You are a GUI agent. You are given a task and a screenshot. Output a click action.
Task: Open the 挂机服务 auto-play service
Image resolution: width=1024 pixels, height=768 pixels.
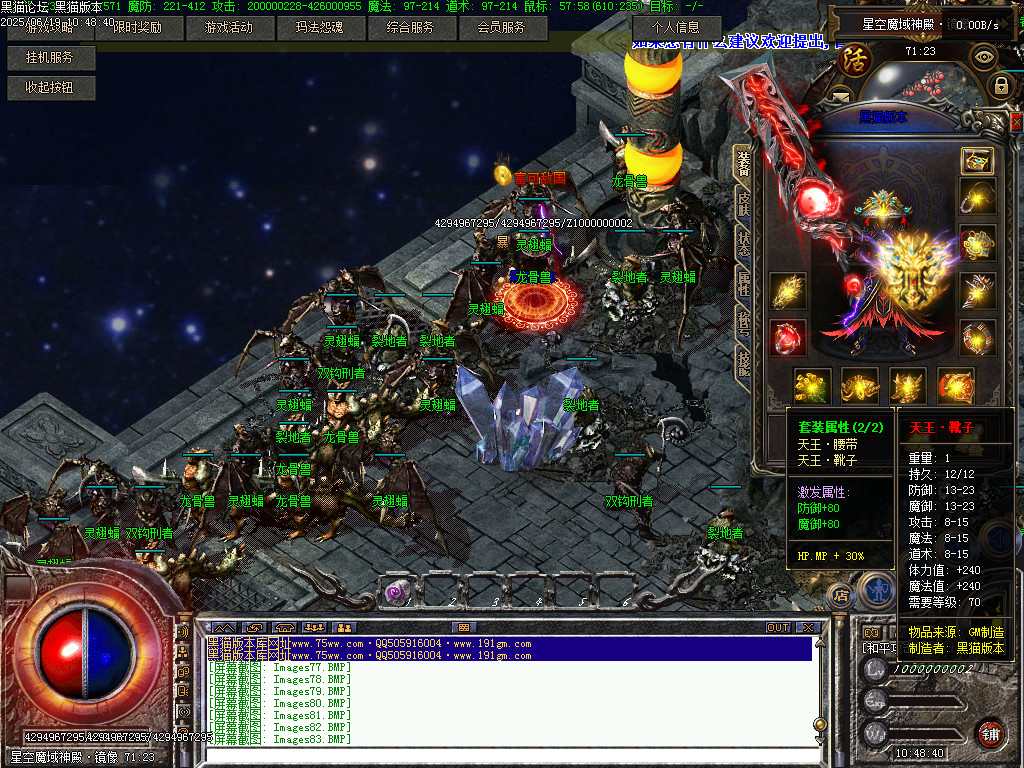tap(49, 58)
